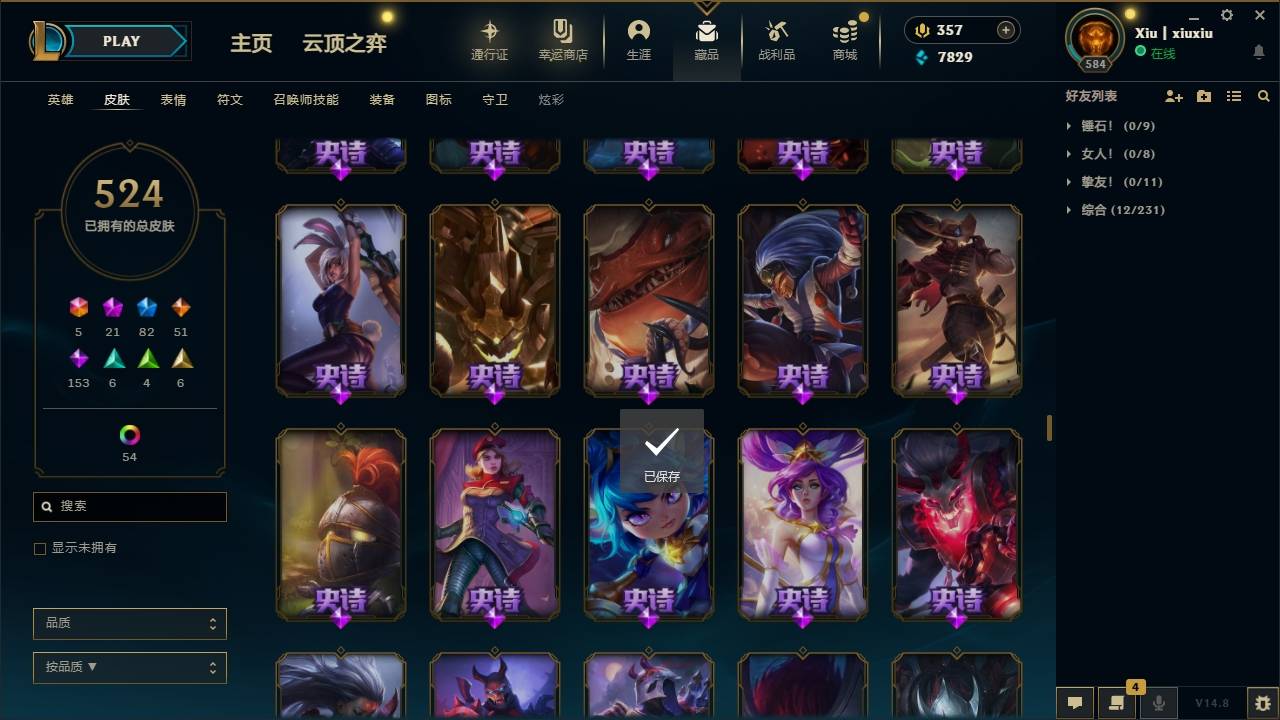This screenshot has width=1280, height=720.
Task: Open the 通行证 (Pass) panel
Action: pos(490,41)
